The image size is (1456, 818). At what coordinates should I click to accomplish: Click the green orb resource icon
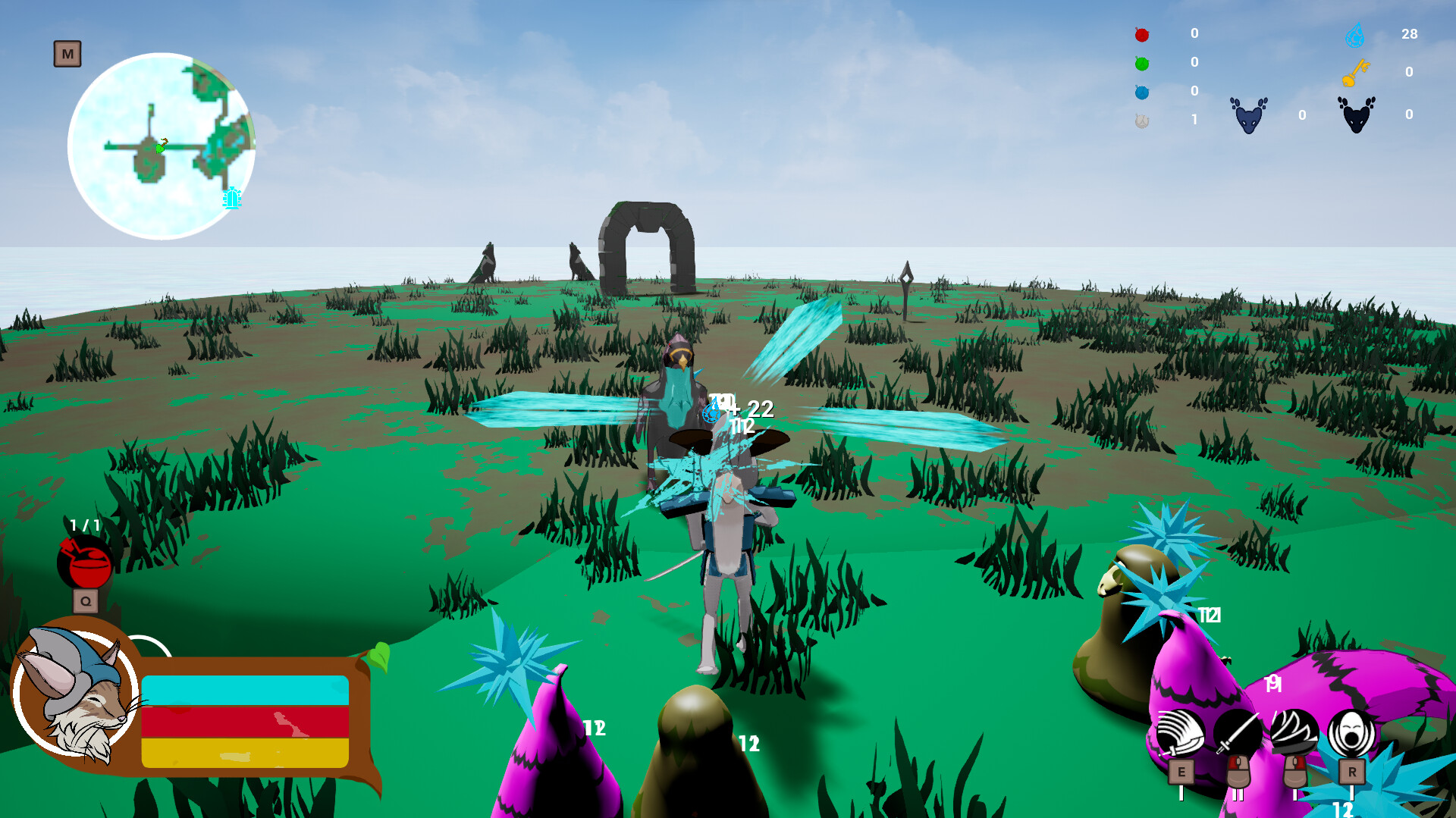click(x=1141, y=62)
